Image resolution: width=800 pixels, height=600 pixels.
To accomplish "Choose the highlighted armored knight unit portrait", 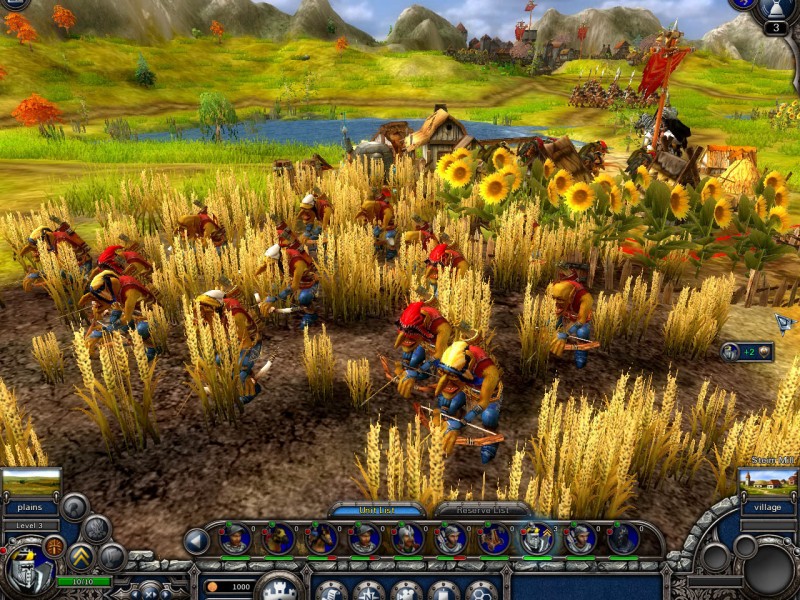I will tap(537, 539).
